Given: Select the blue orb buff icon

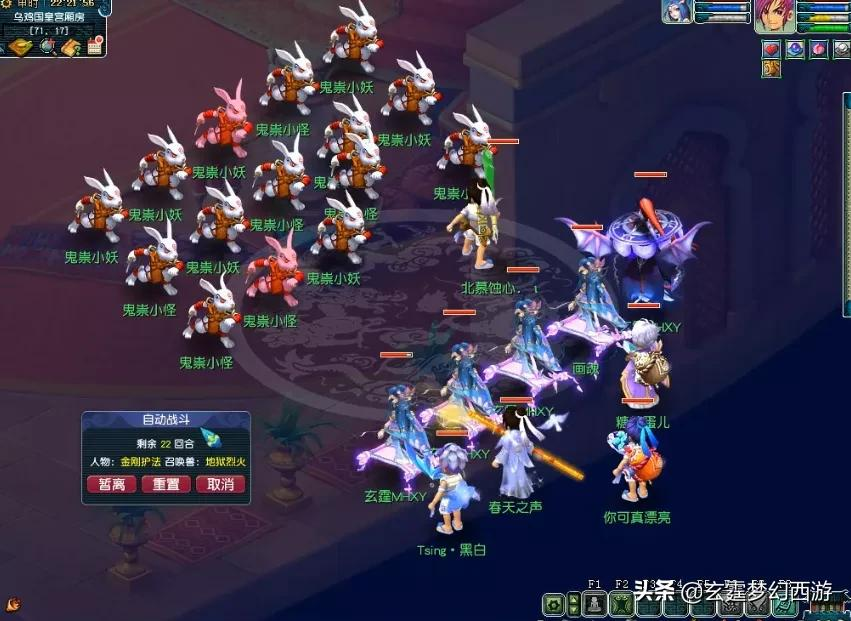Looking at the screenshot, I should 795,49.
